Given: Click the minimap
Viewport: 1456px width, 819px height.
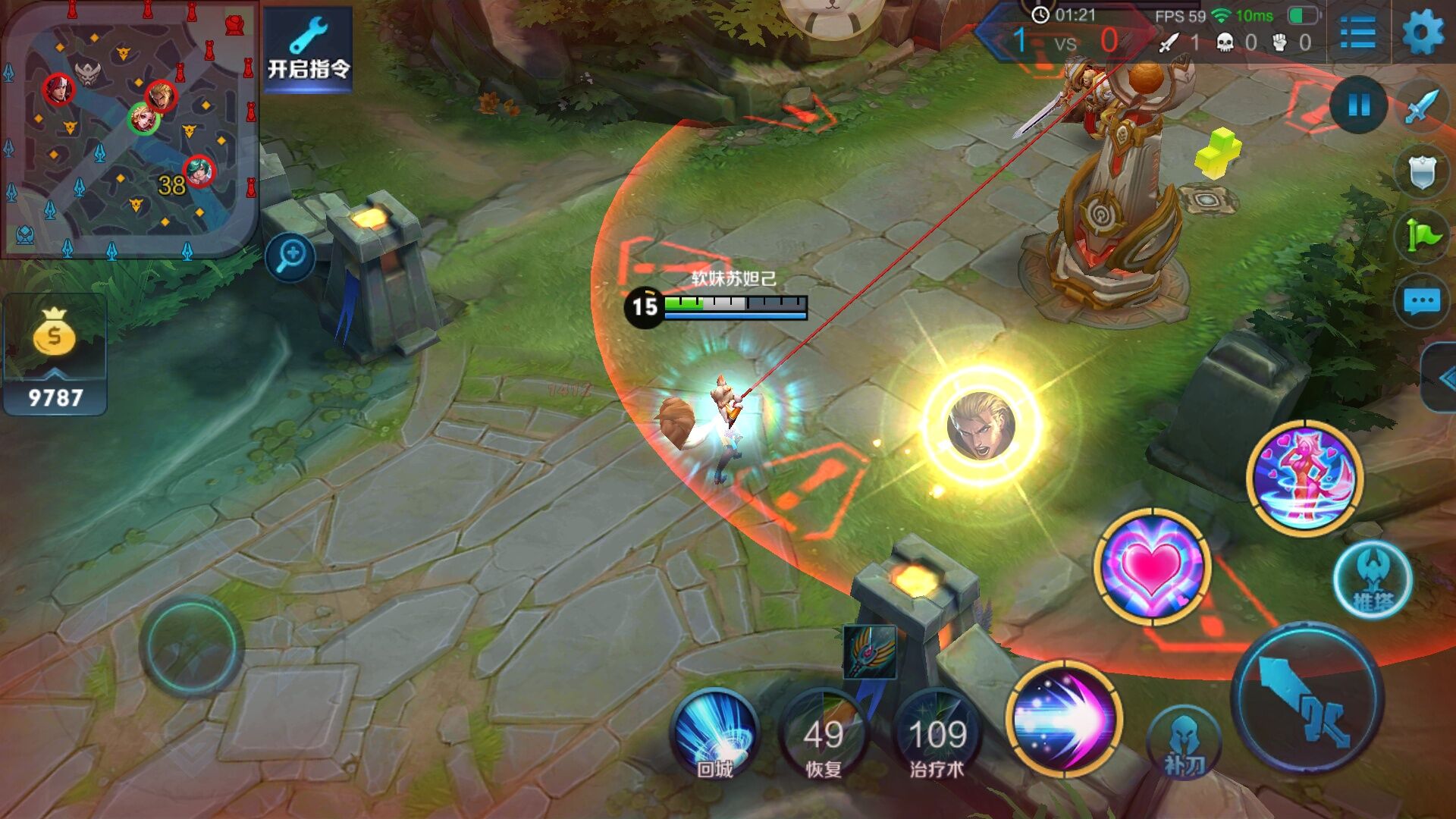Looking at the screenshot, I should pyautogui.click(x=129, y=129).
